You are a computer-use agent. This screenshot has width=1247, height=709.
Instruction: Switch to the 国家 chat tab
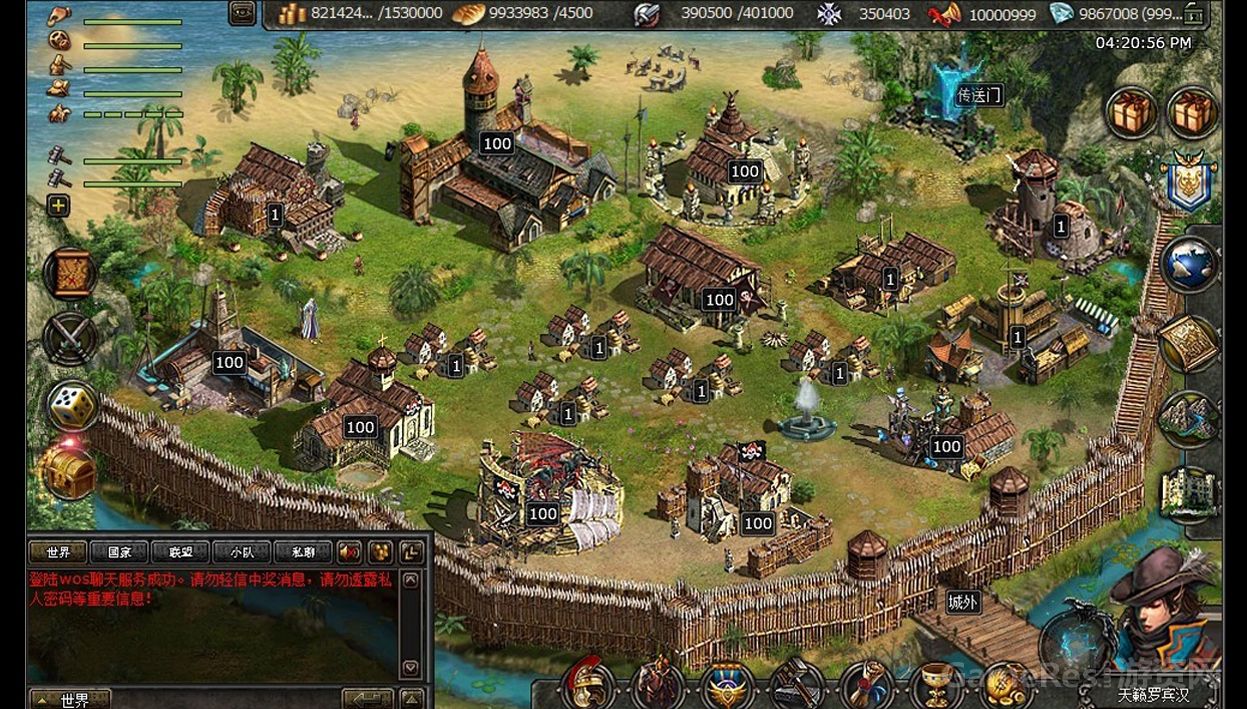pos(119,552)
